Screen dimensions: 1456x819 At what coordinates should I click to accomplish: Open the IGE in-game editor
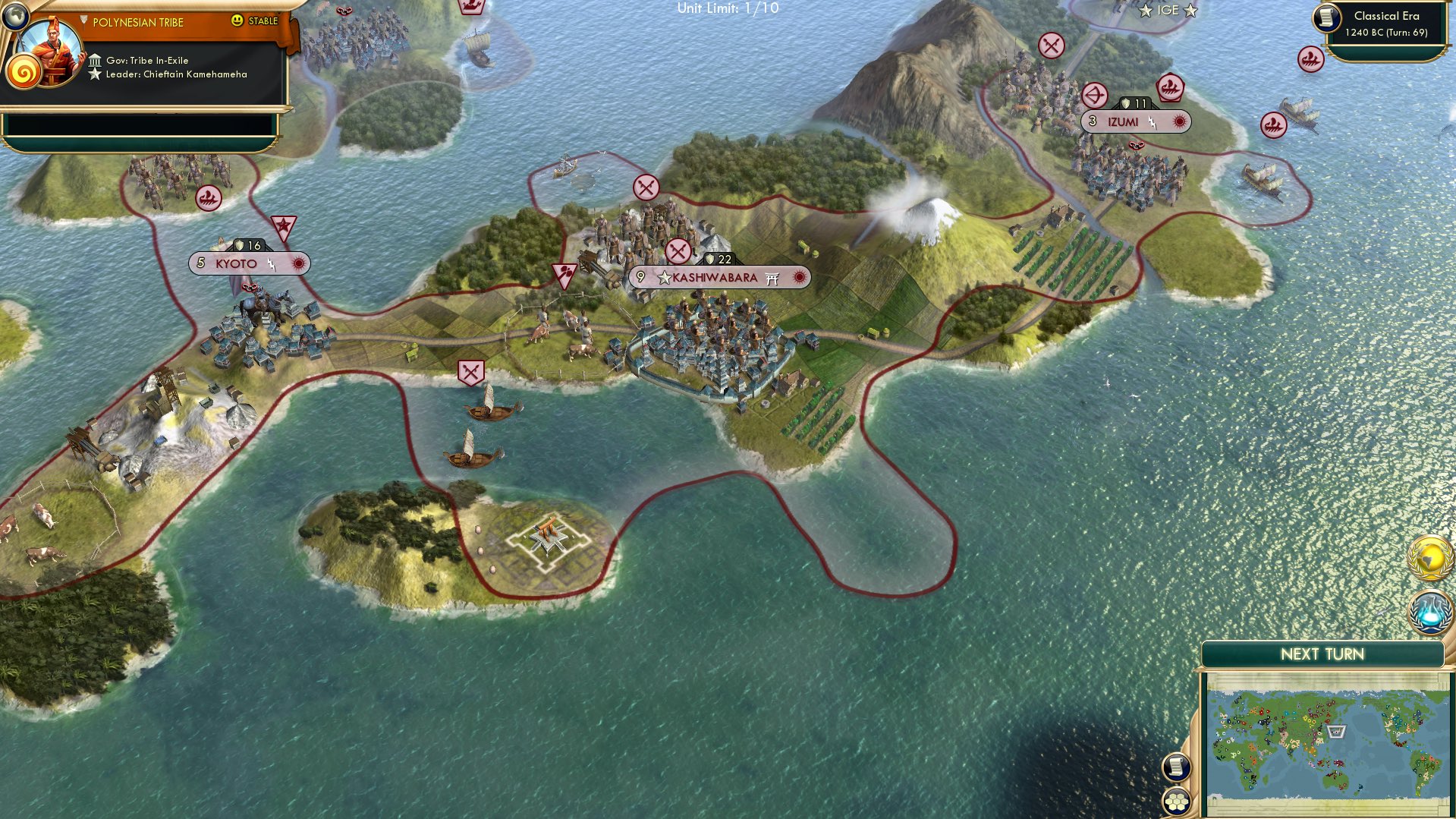point(1168,9)
